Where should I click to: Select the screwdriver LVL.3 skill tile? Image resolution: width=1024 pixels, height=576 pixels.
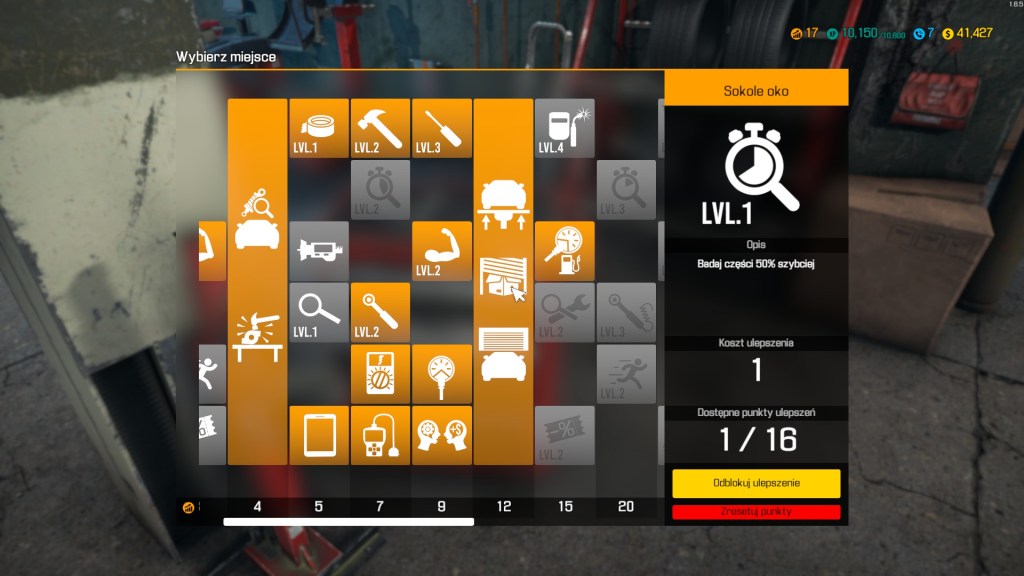pos(441,128)
